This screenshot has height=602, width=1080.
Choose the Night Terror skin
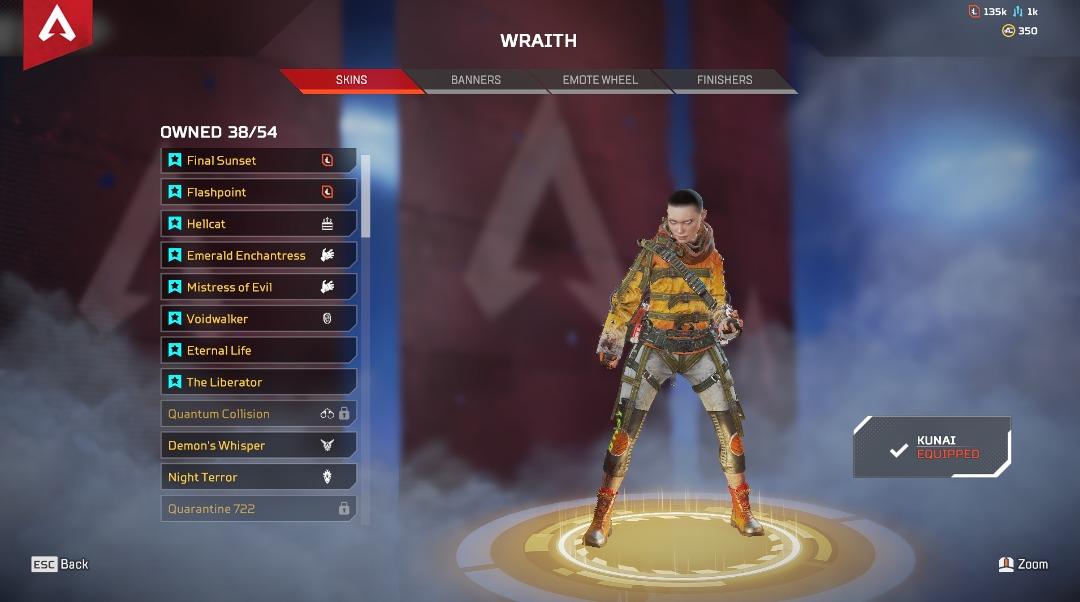click(x=258, y=477)
